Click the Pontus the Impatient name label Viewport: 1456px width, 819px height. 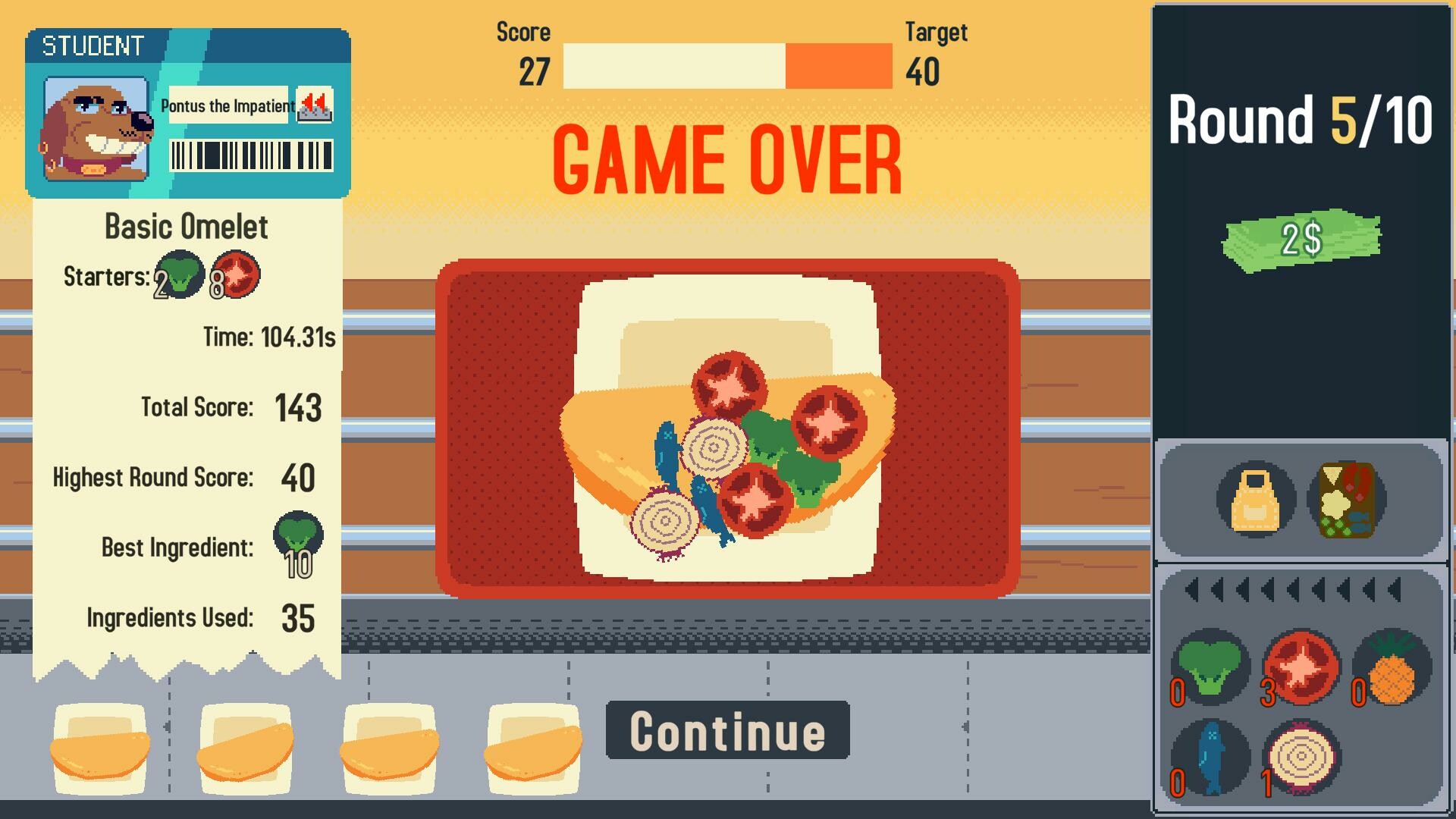click(x=227, y=106)
